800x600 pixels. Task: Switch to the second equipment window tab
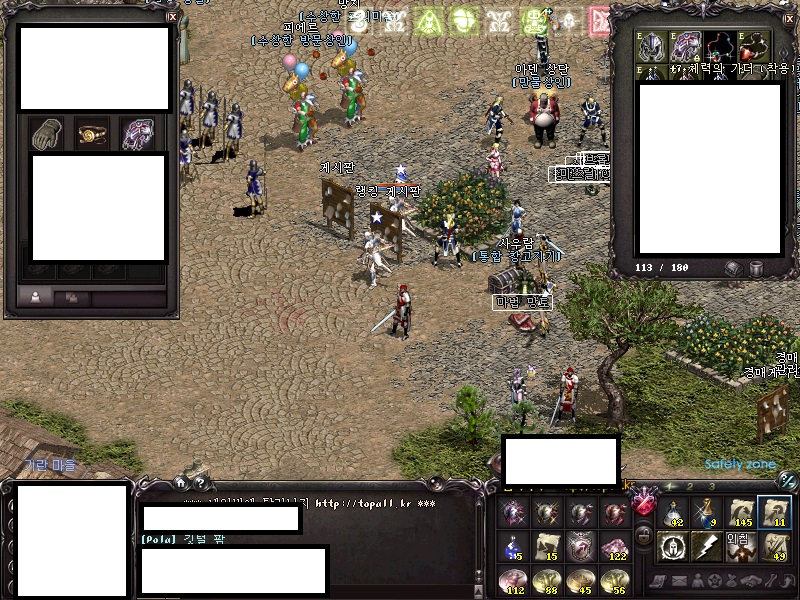point(72,297)
